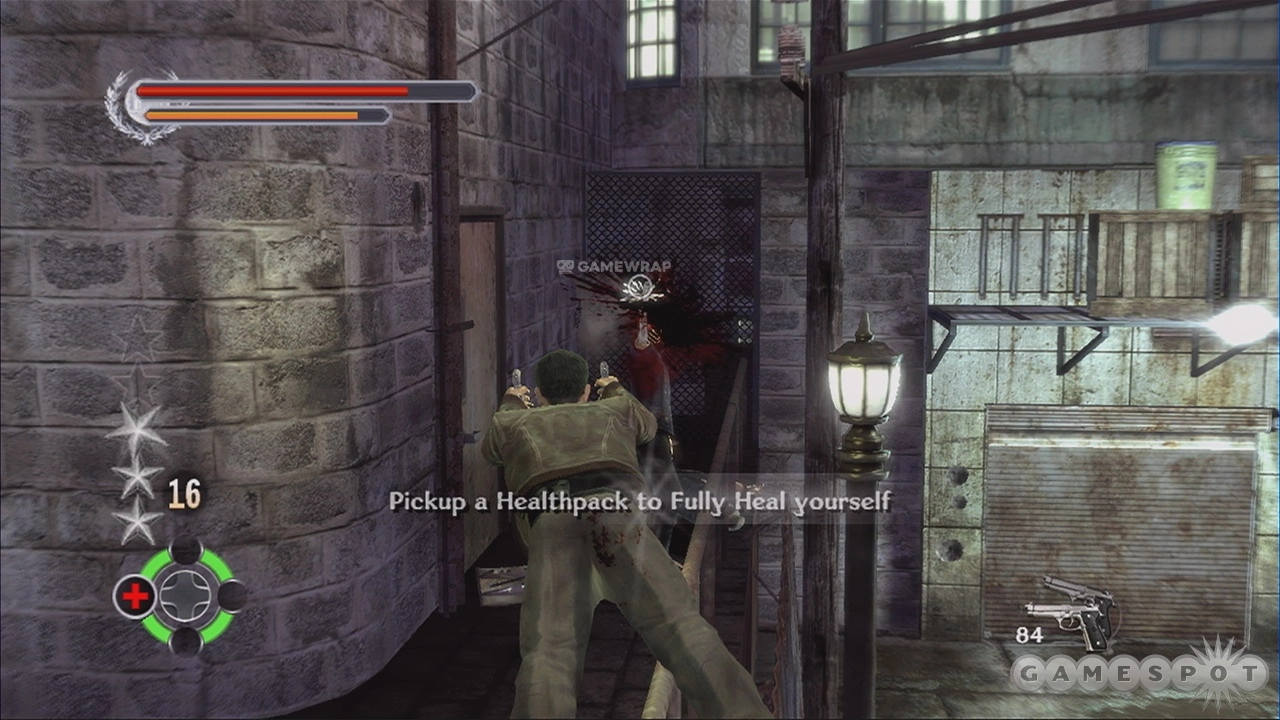1280x720 pixels.
Task: Select the red cross health ability icon
Action: [x=135, y=597]
